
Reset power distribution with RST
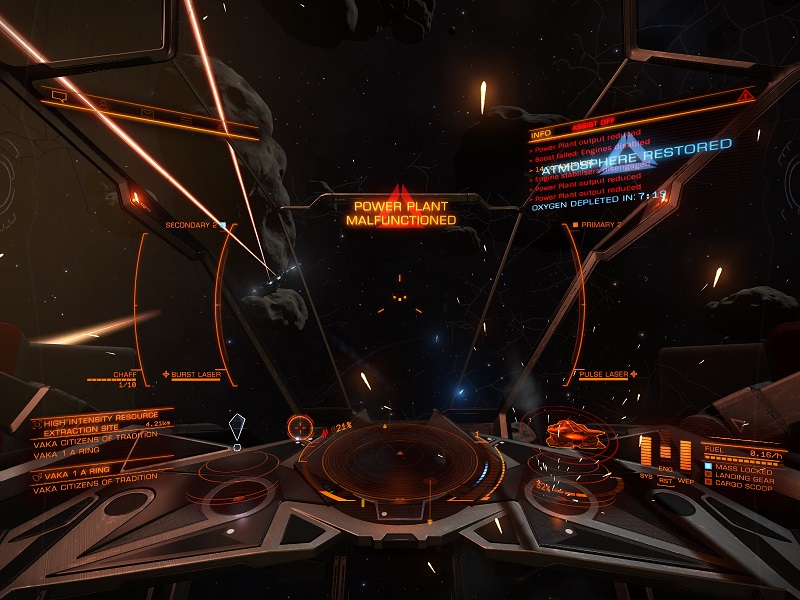click(x=665, y=479)
